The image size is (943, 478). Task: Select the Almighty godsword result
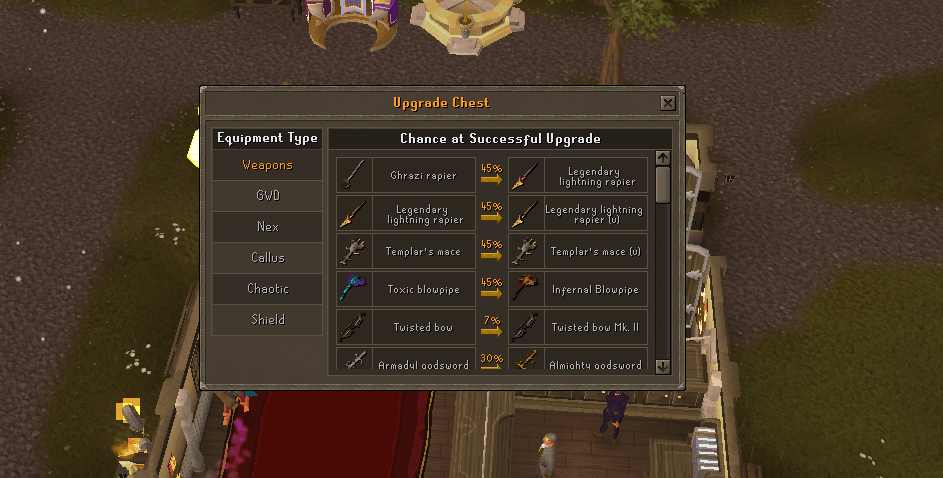(578, 362)
